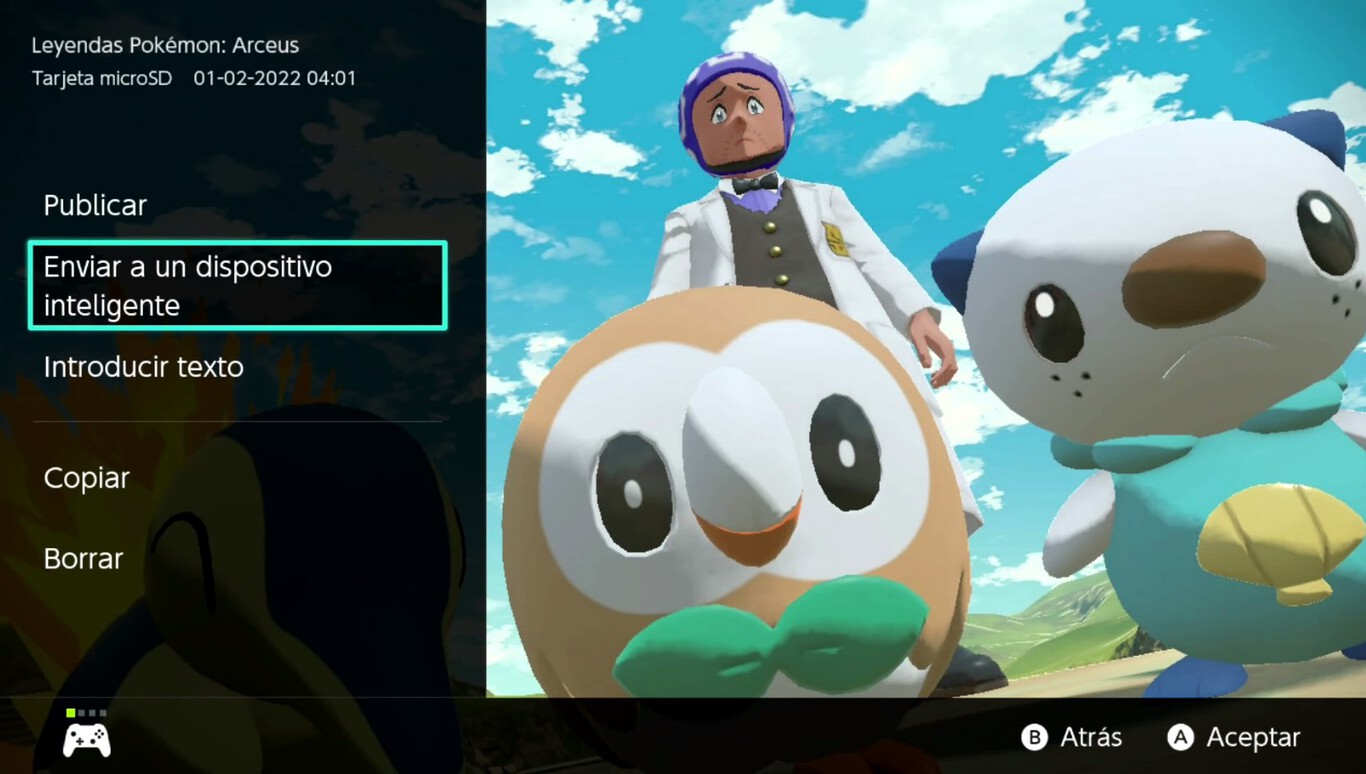Open the Publicar sharing menu entry
Screen dimensions: 1366x774
tap(95, 205)
